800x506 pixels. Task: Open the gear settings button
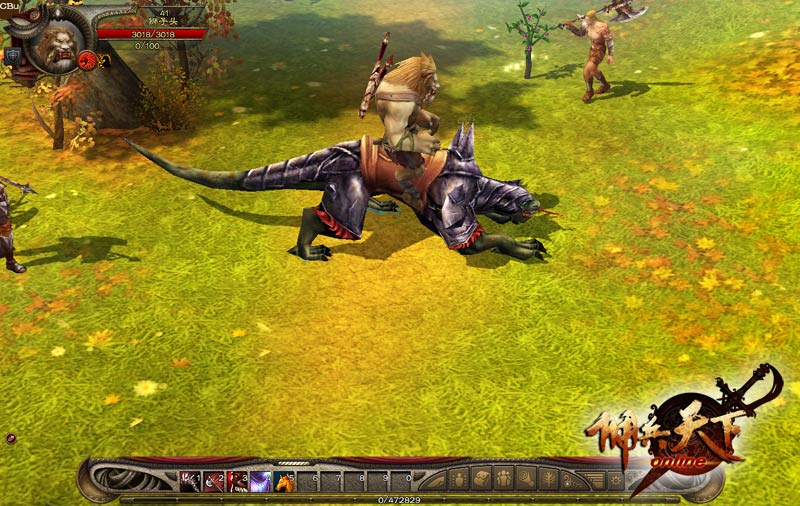coord(615,479)
